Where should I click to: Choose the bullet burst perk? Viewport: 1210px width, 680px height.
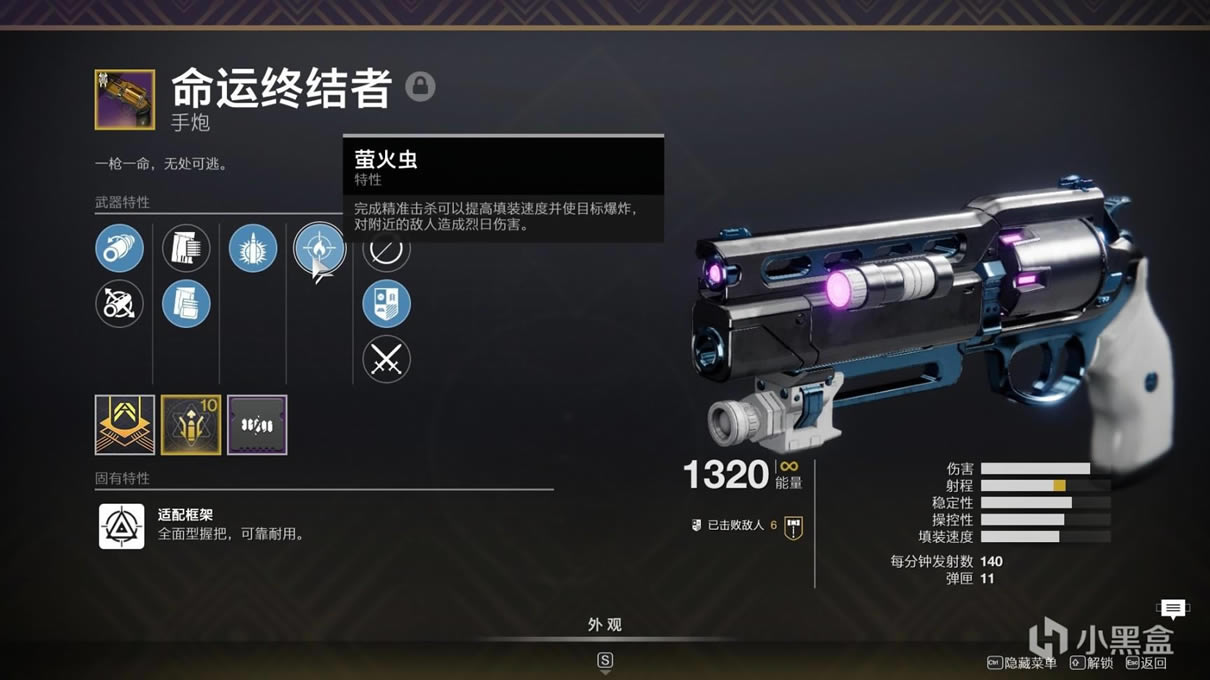click(253, 248)
